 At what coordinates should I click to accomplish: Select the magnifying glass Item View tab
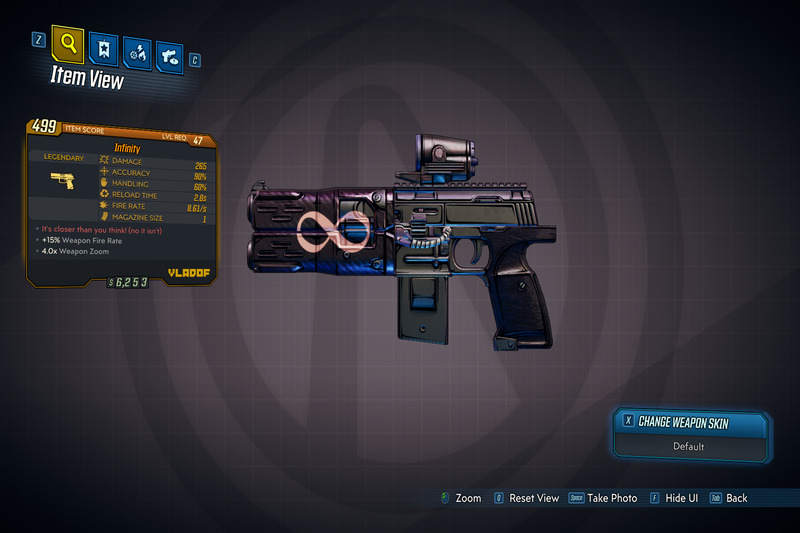pos(68,43)
